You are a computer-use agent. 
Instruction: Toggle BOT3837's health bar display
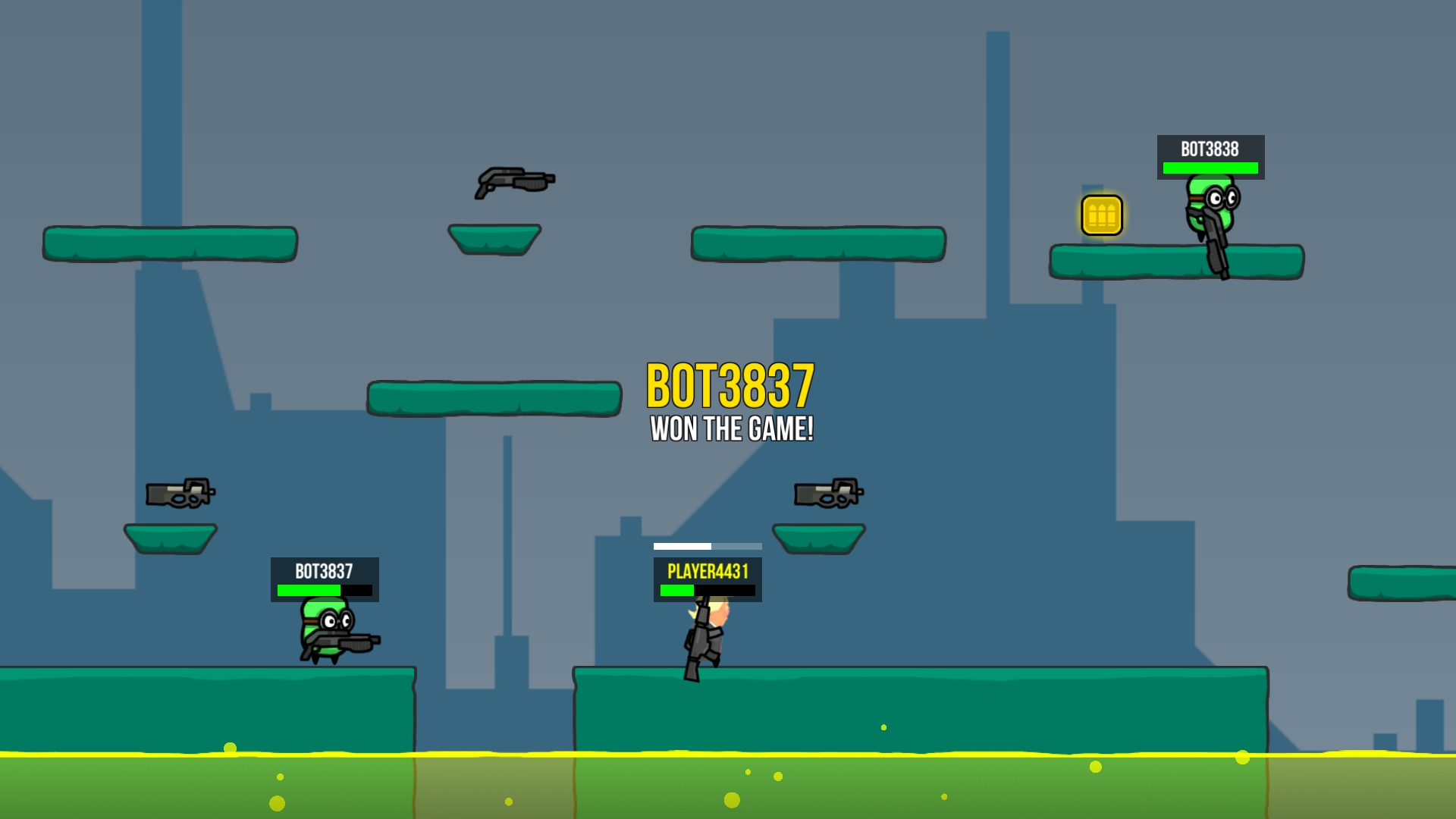coord(323,588)
